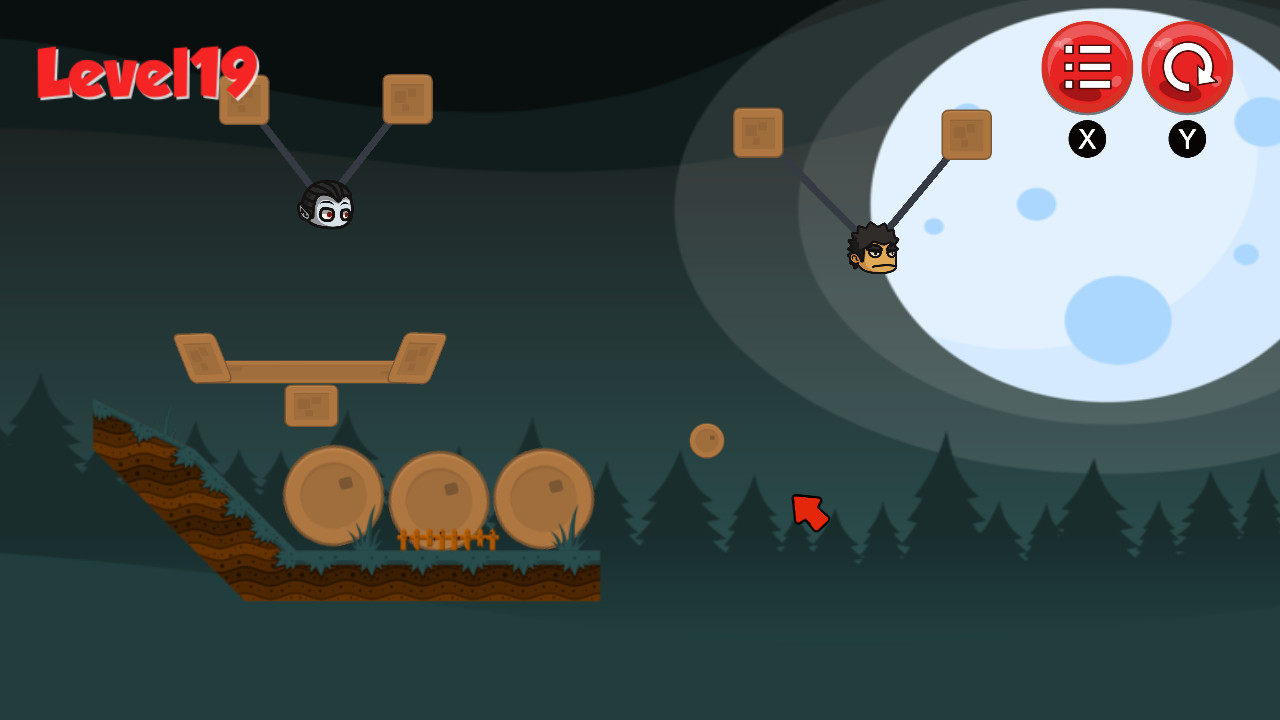
Task: Click the crate resting under the seesaw plank
Action: pyautogui.click(x=311, y=407)
